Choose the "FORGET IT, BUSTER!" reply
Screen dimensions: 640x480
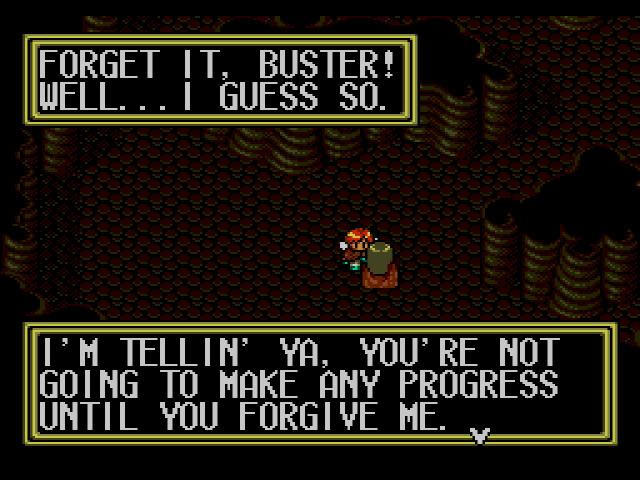(x=215, y=68)
